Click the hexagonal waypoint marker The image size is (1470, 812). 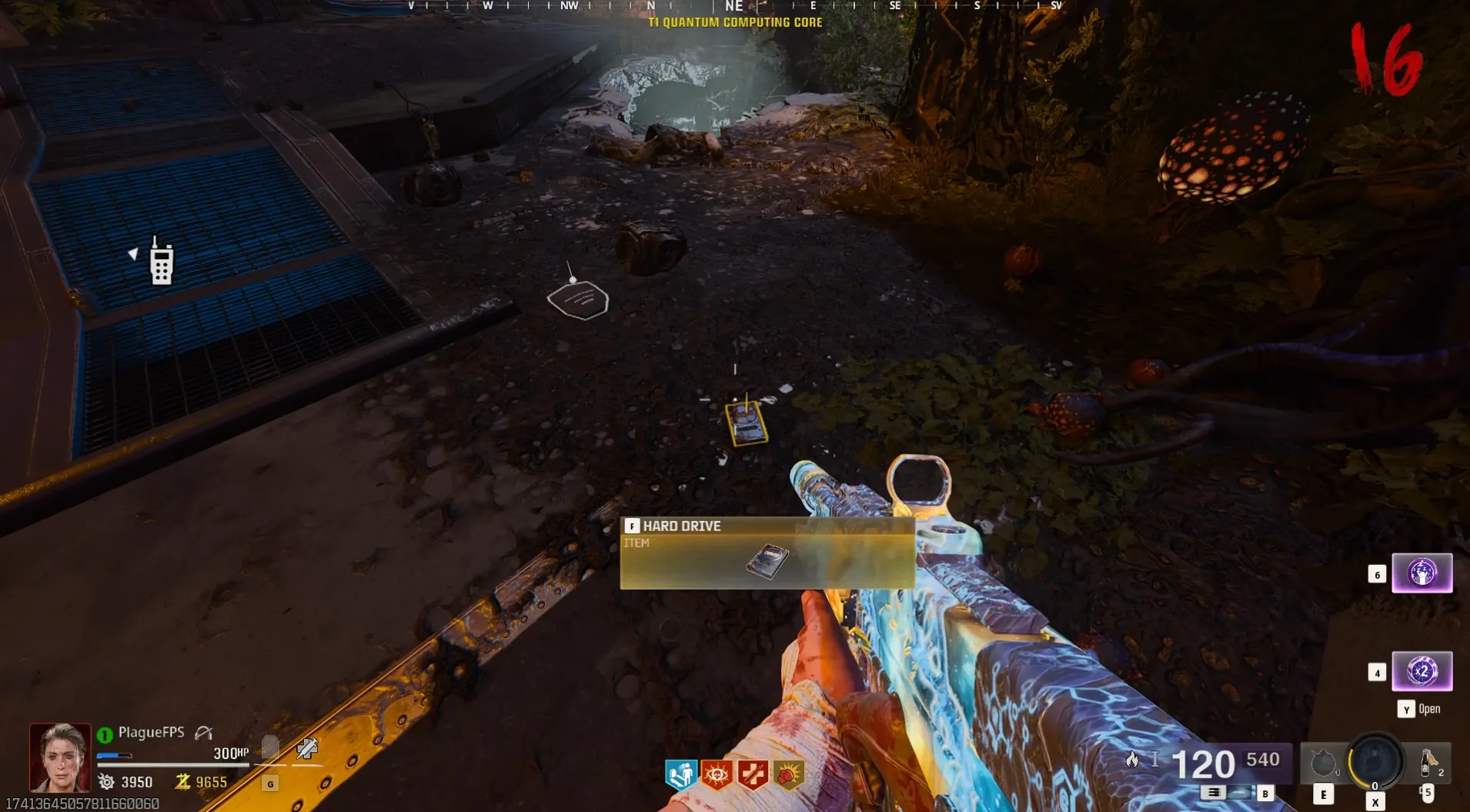click(x=578, y=299)
